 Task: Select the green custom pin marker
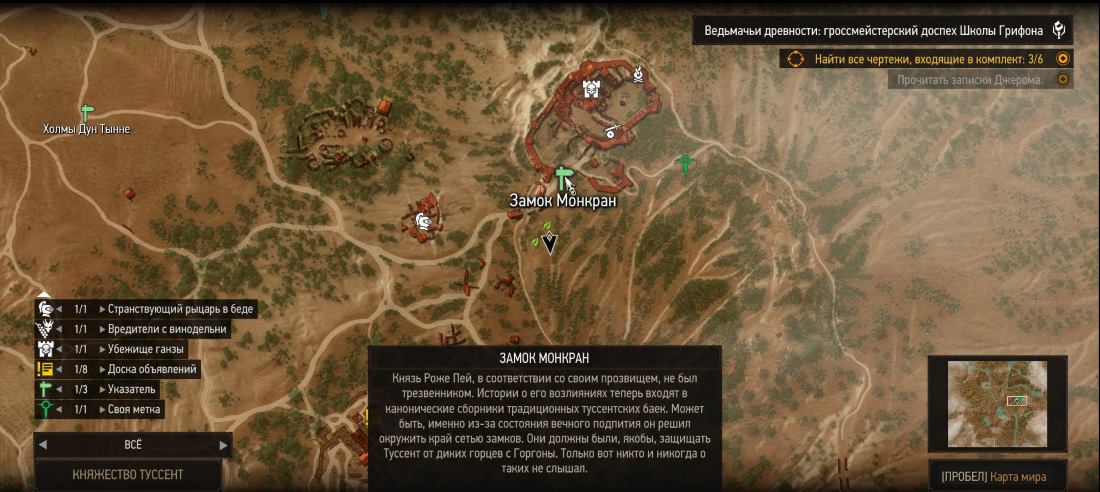tap(685, 162)
